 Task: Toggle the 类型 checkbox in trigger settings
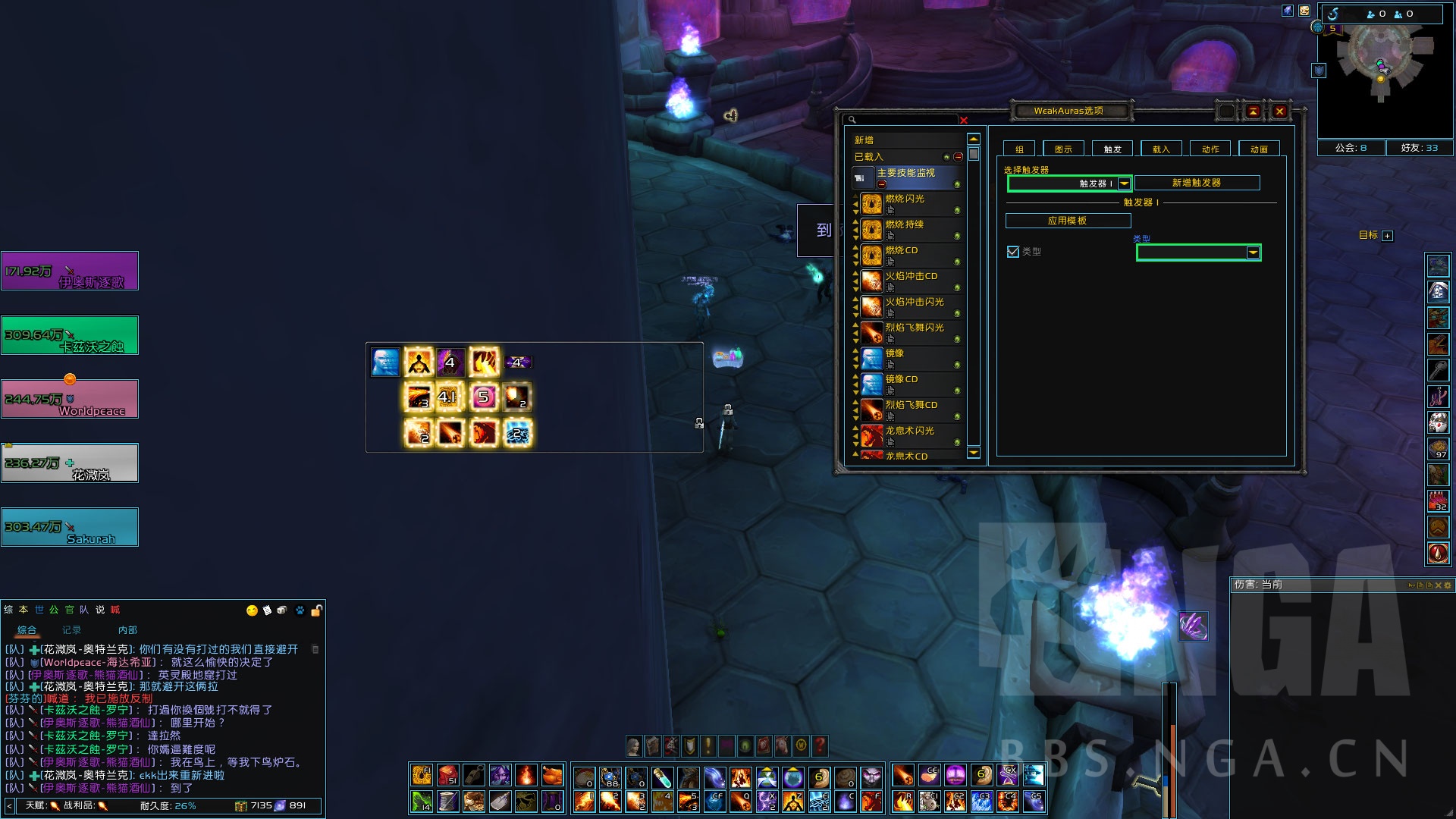(x=1013, y=252)
